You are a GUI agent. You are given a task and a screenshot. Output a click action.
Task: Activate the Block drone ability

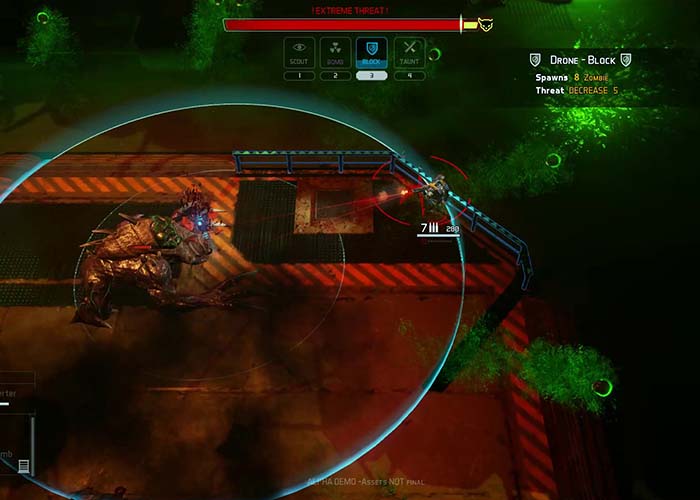[x=372, y=52]
